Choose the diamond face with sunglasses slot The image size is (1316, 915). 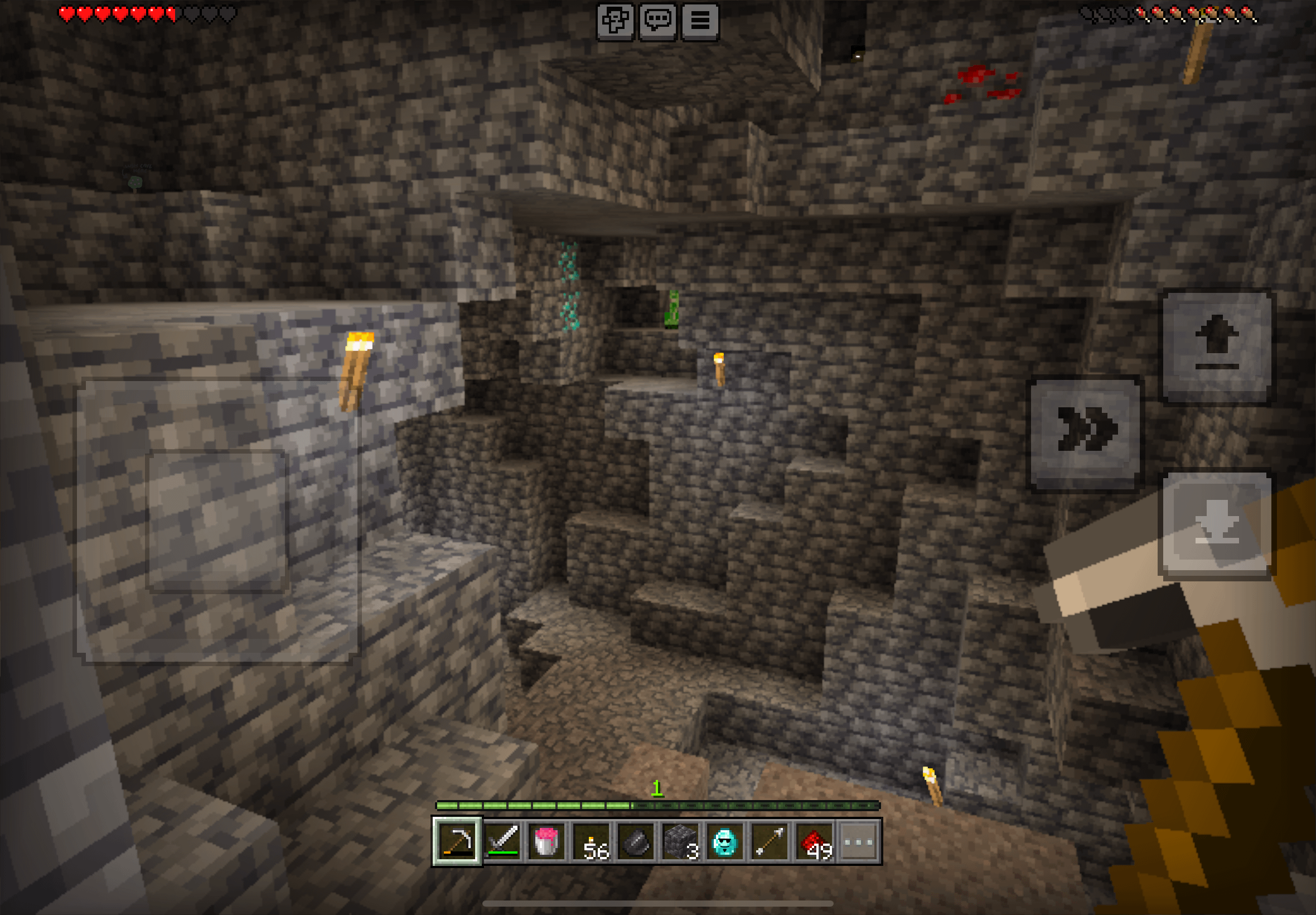(x=725, y=841)
